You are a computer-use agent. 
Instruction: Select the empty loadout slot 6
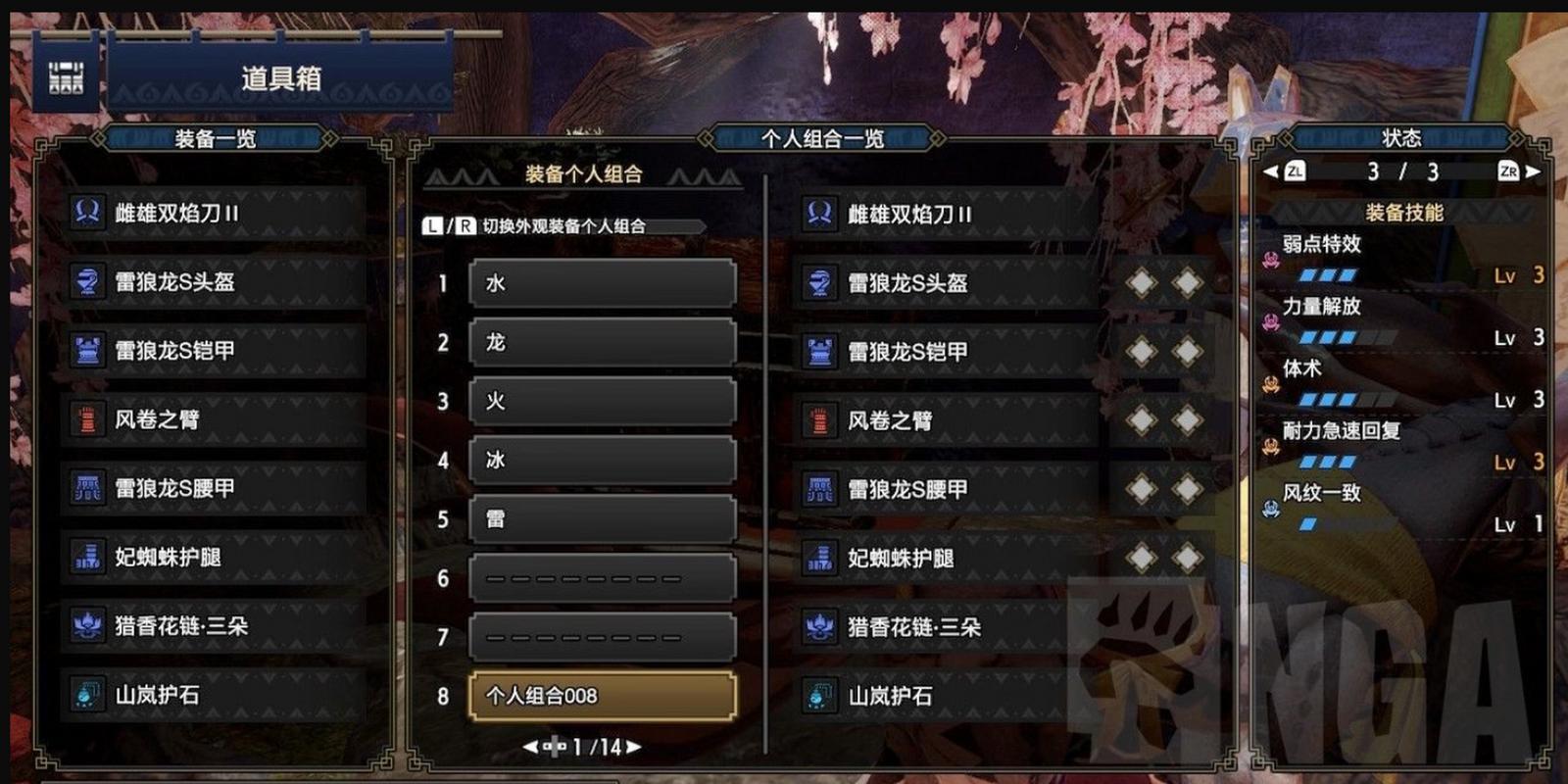(x=603, y=578)
